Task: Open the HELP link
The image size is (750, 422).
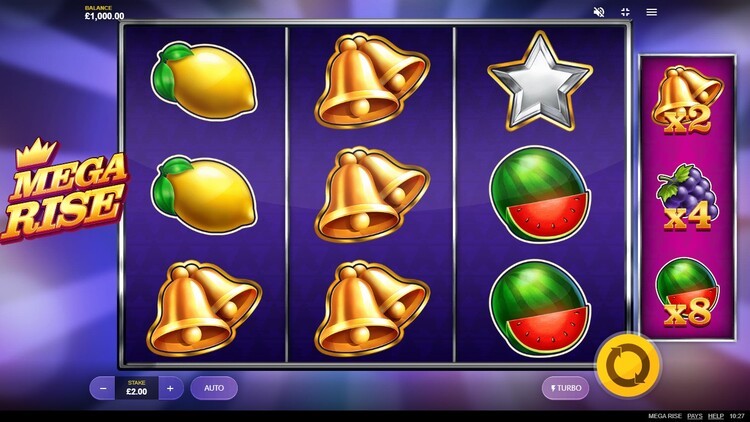Action: [x=716, y=416]
